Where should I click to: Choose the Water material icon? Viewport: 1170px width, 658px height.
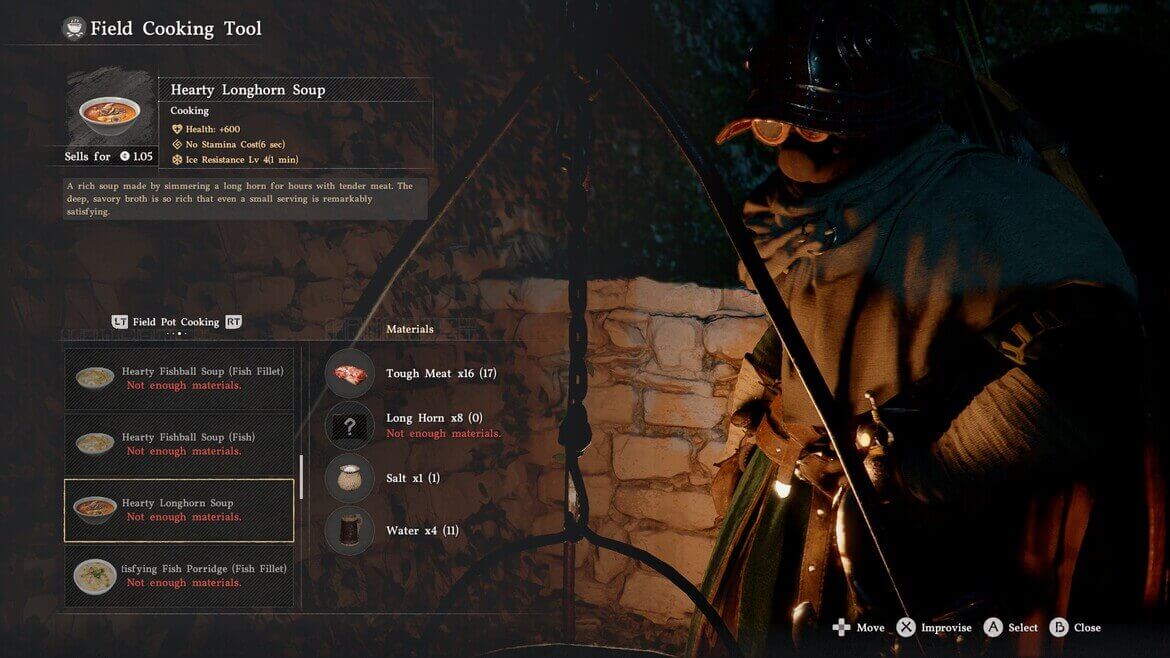[x=349, y=531]
